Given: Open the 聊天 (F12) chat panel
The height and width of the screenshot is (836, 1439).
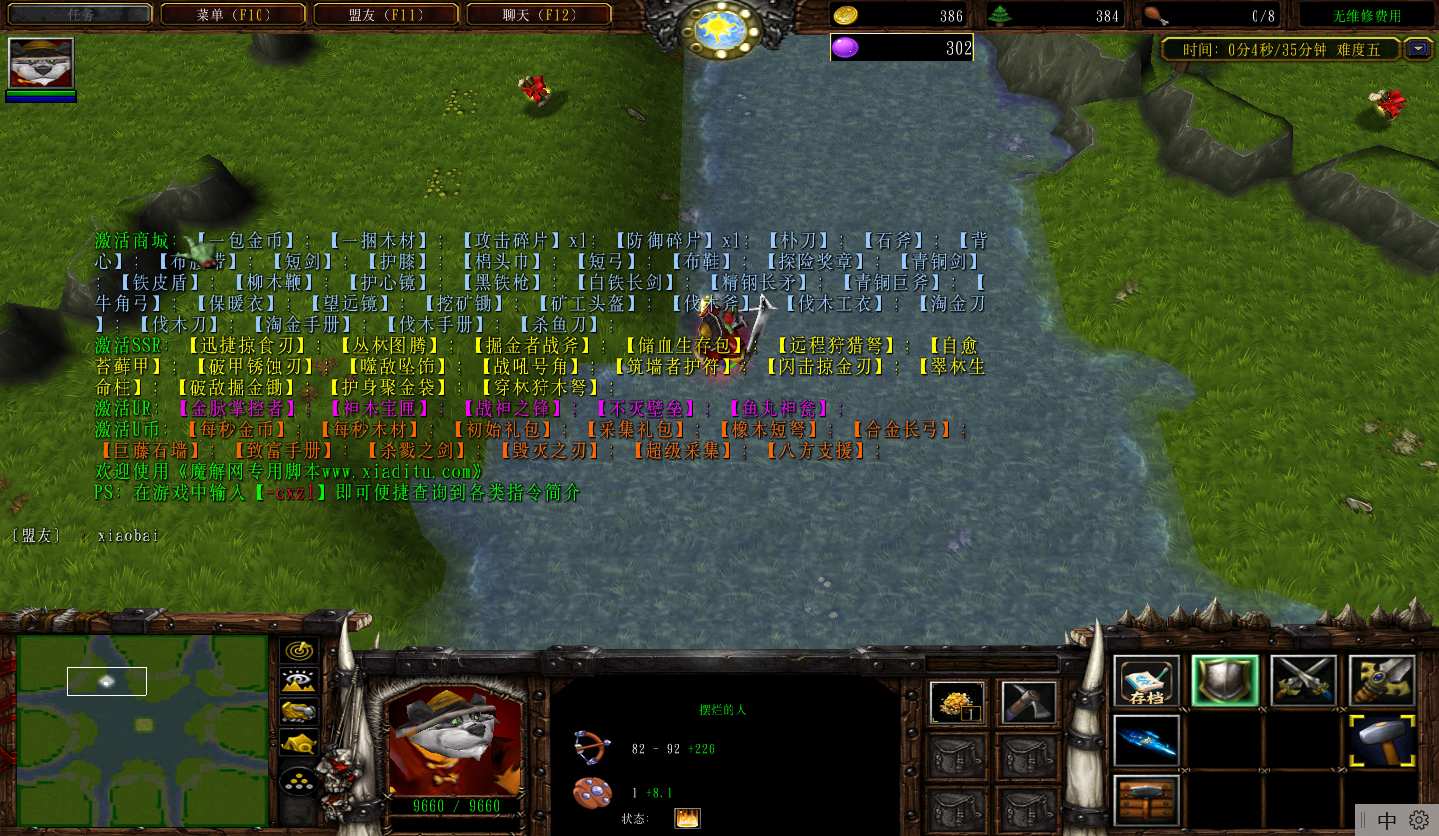Looking at the screenshot, I should point(539,14).
